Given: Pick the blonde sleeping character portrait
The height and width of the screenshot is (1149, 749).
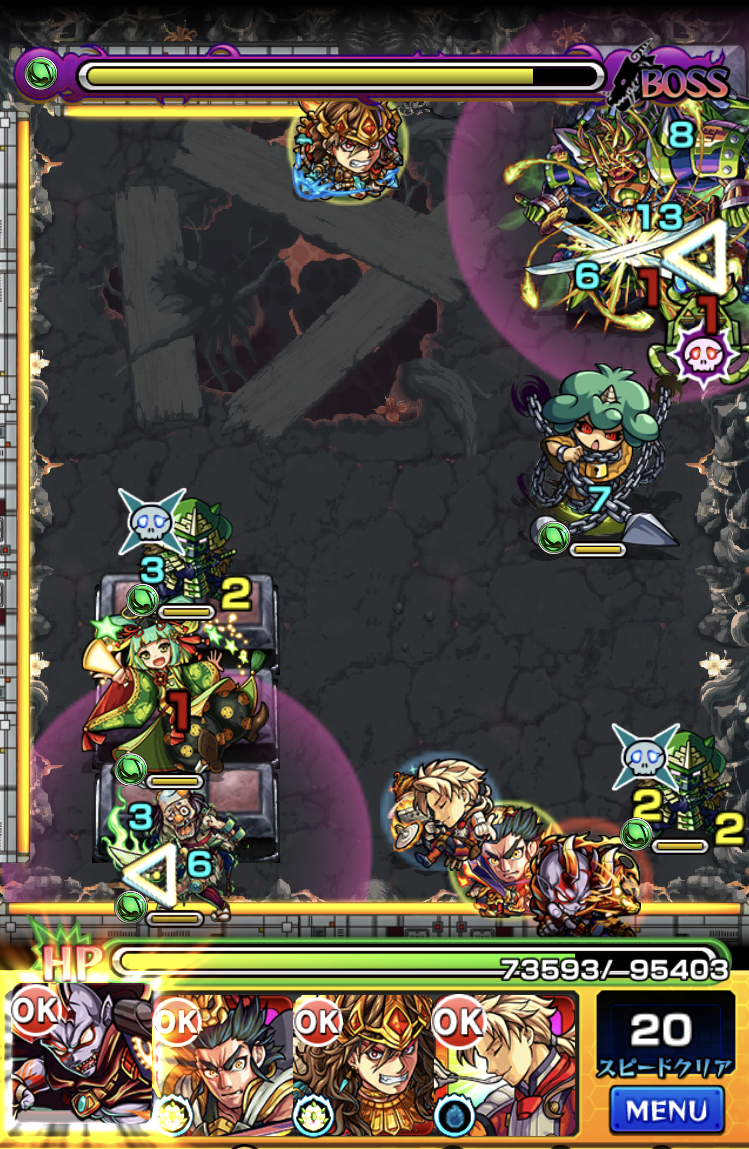Looking at the screenshot, I should pyautogui.click(x=506, y=1064).
